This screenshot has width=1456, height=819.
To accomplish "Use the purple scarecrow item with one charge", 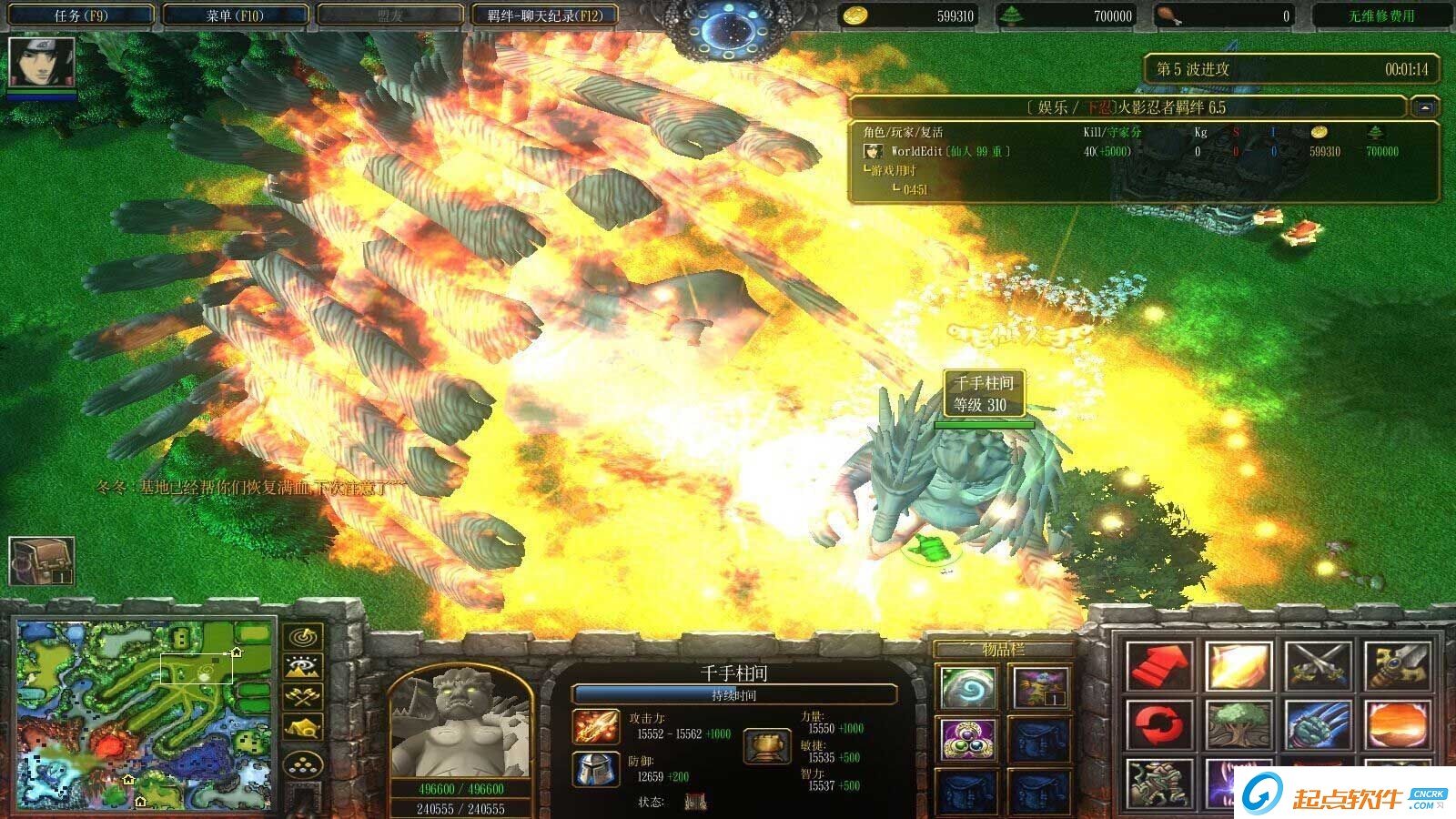I will click(x=1040, y=687).
